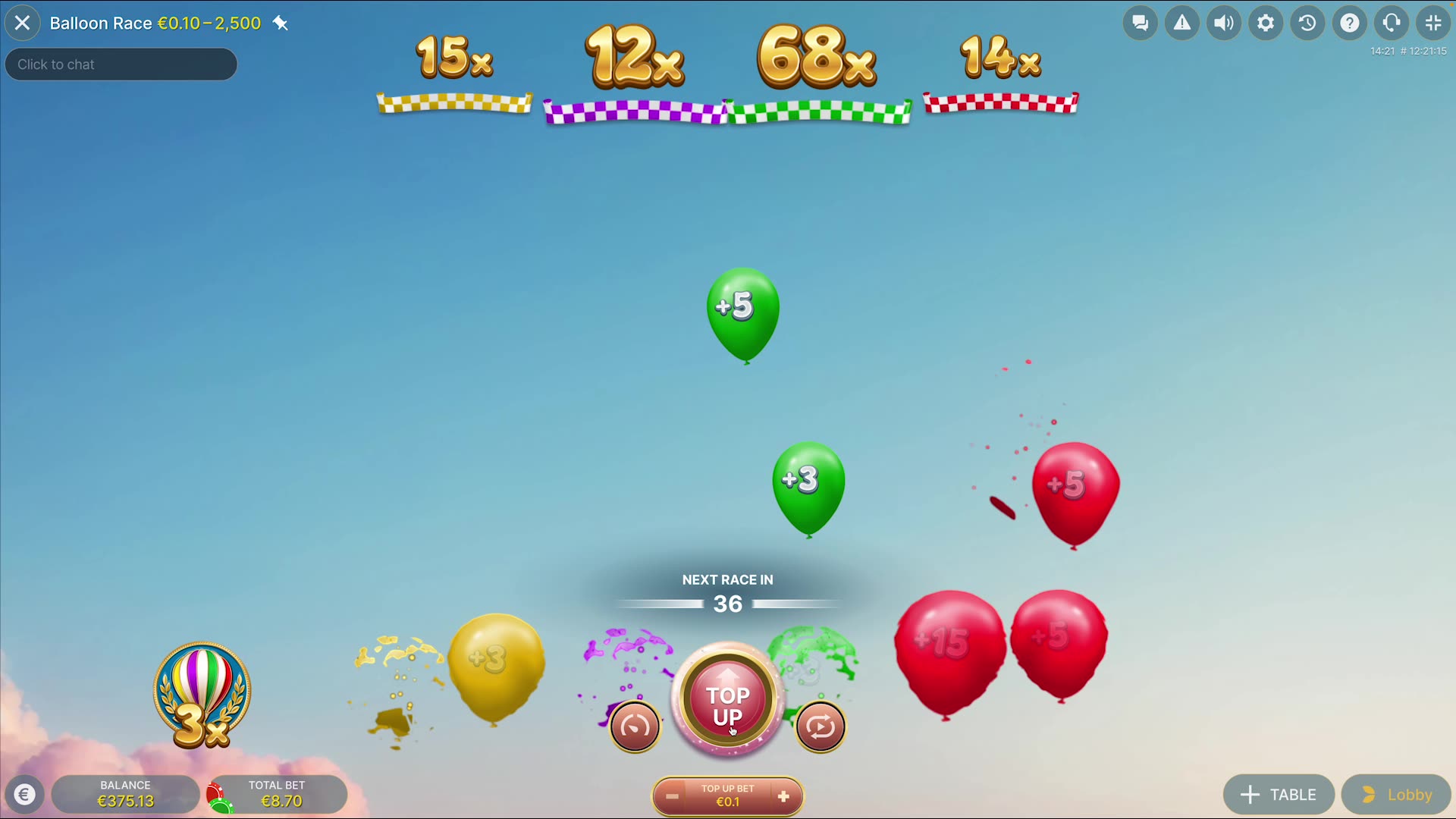Open the chat input field
This screenshot has height=819, width=1456.
pyautogui.click(x=121, y=64)
